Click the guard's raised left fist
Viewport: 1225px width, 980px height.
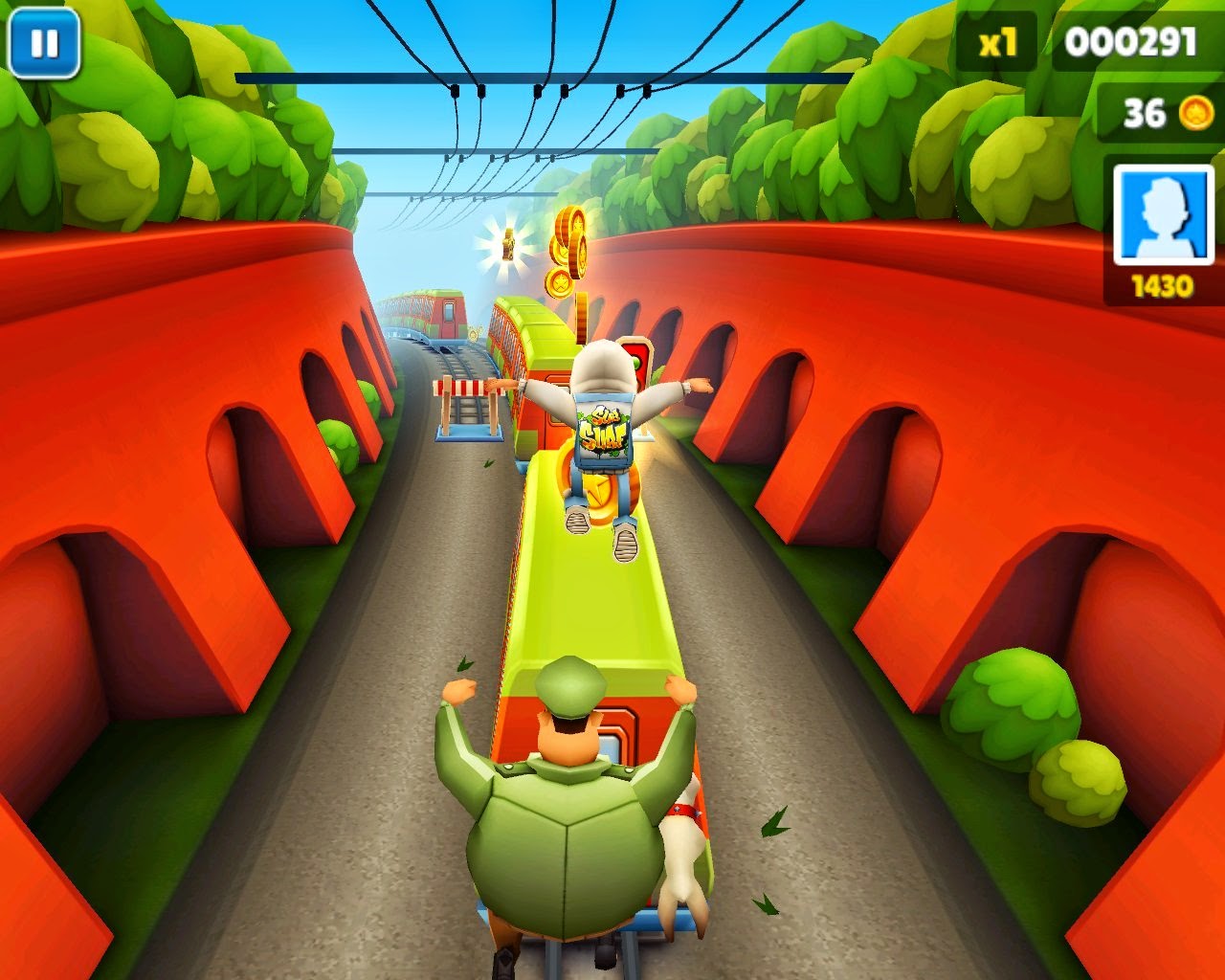pos(457,691)
